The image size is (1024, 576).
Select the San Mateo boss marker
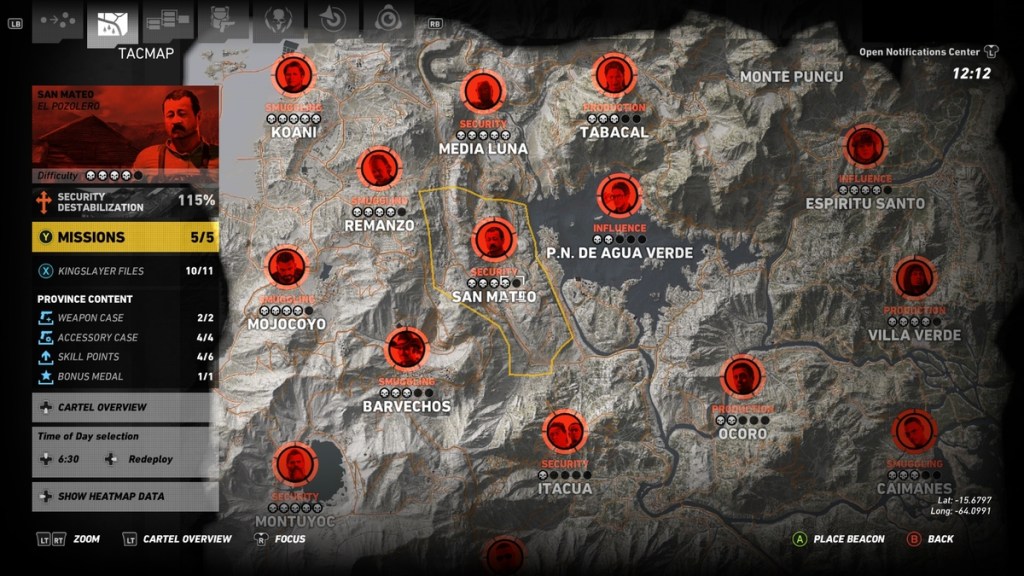(x=493, y=240)
